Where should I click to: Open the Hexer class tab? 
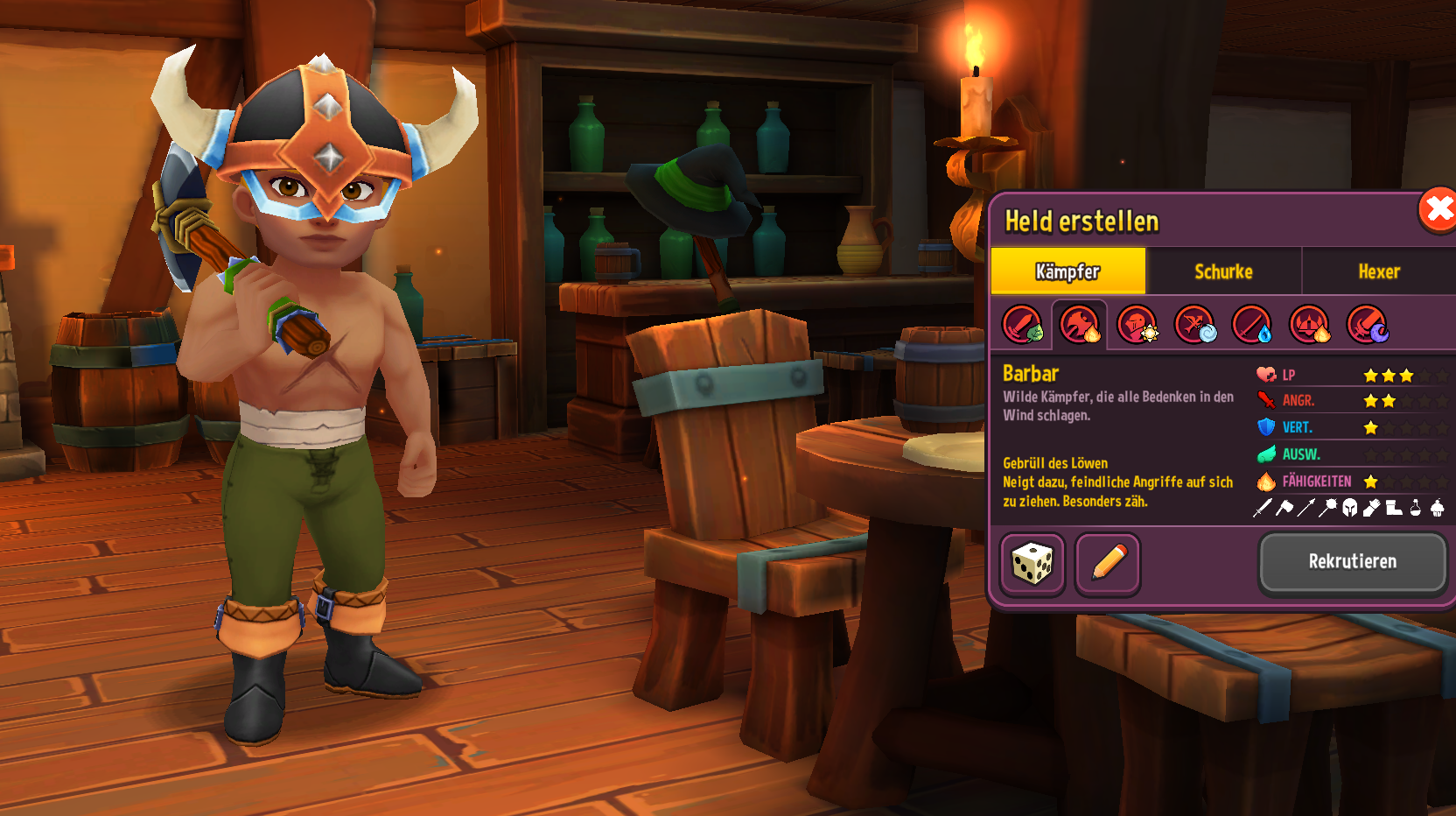[1378, 271]
